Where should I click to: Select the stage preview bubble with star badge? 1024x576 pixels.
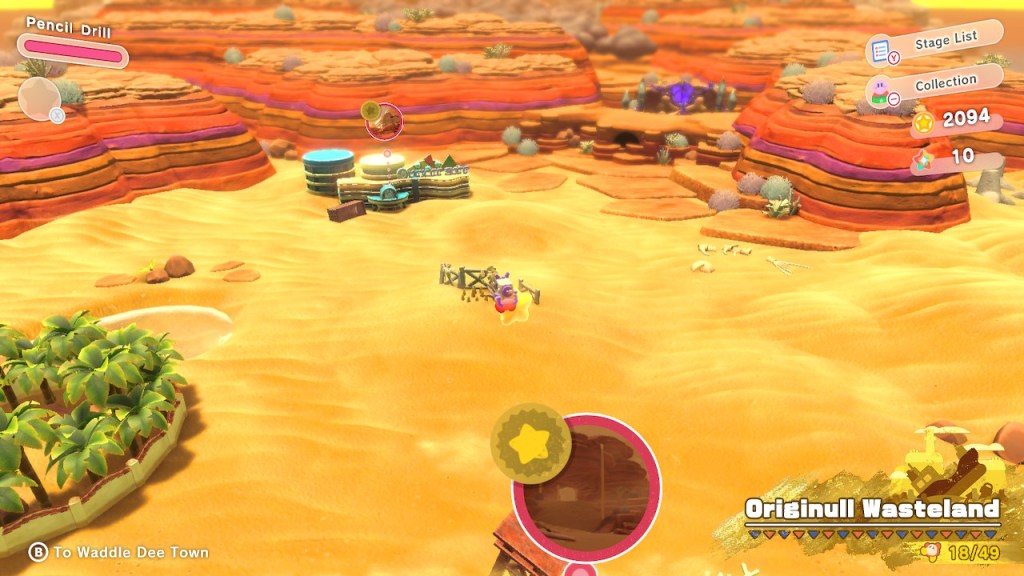click(586, 489)
